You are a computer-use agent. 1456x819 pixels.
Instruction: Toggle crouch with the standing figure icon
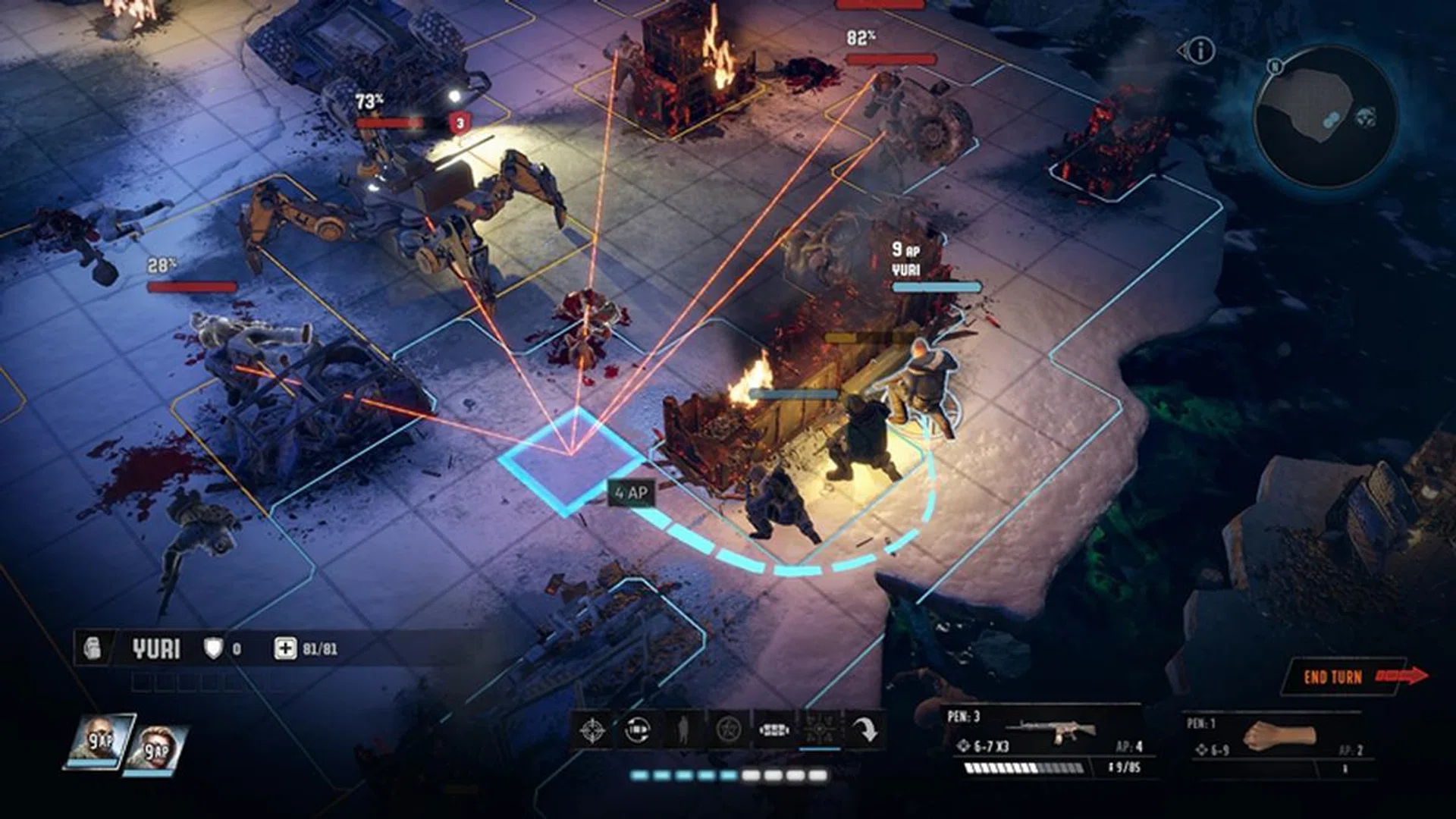(x=682, y=730)
